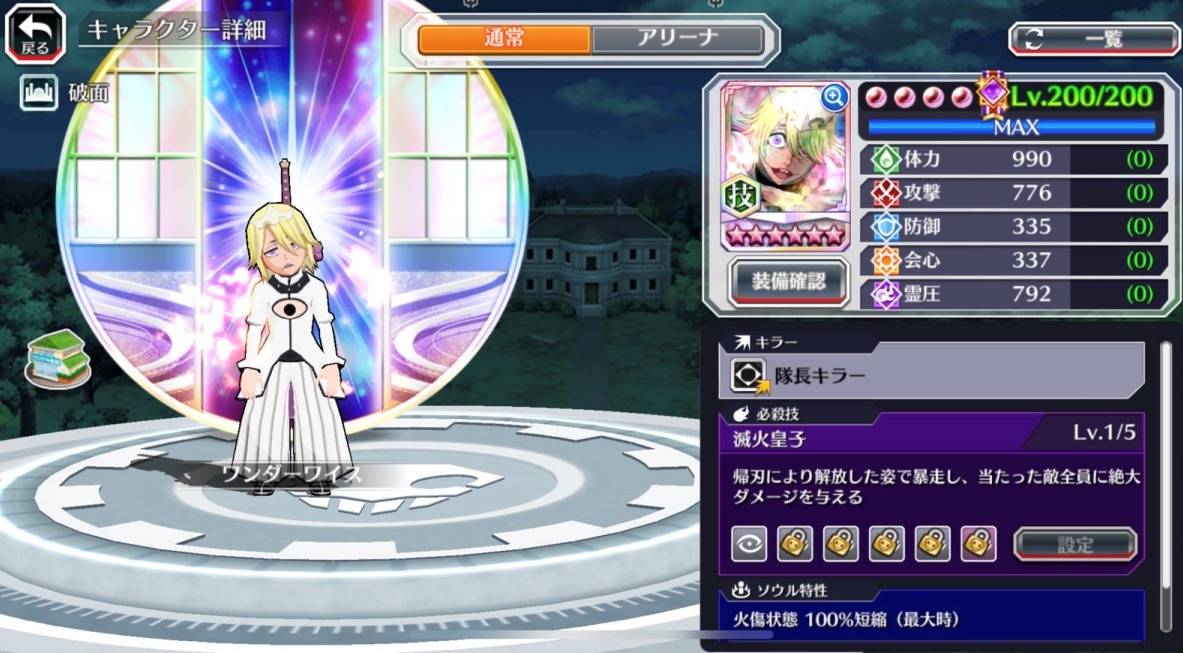Open 装備確認 equipment check

pyautogui.click(x=788, y=282)
